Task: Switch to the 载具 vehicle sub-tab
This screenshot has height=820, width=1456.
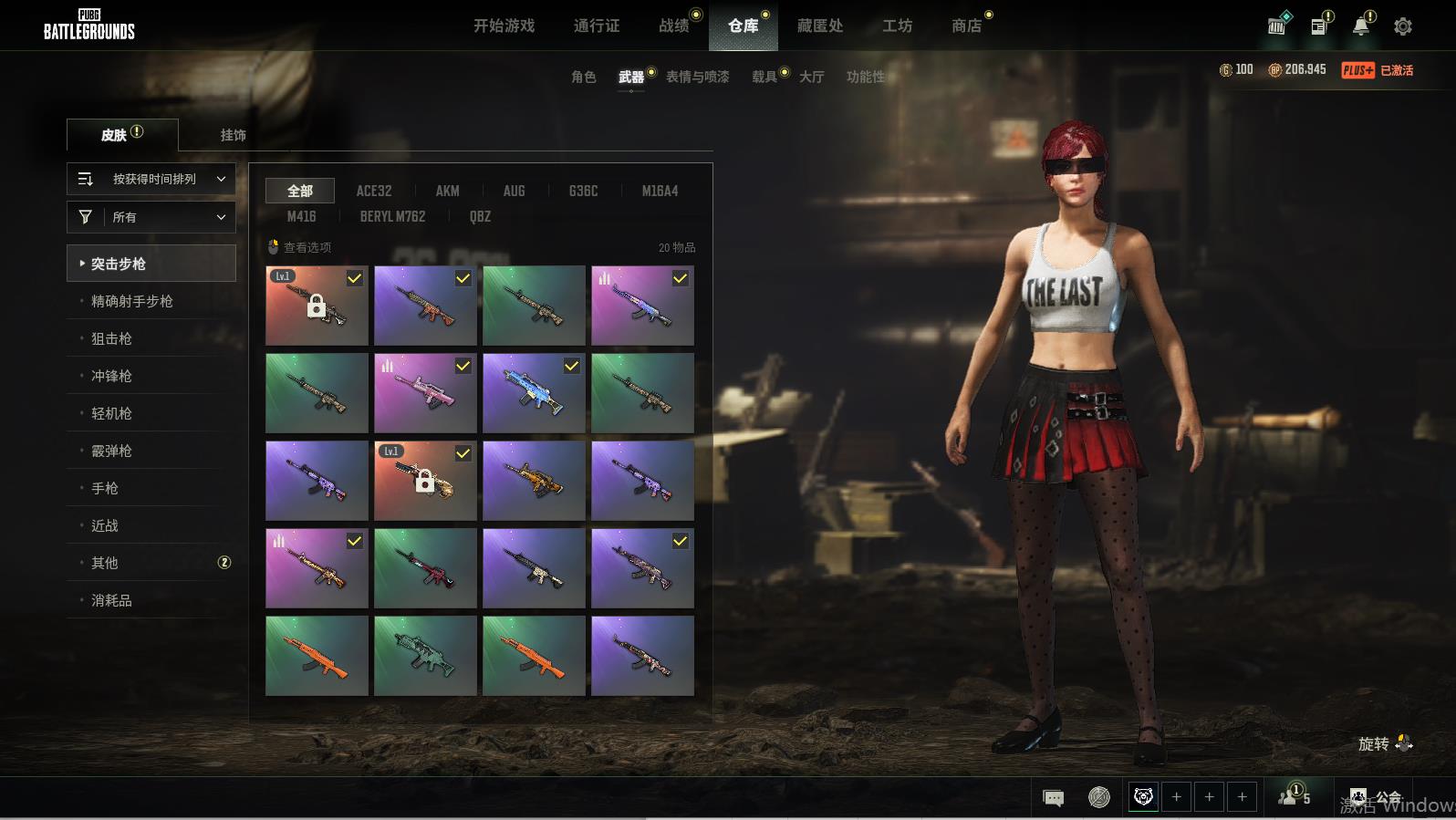Action: pos(764,77)
